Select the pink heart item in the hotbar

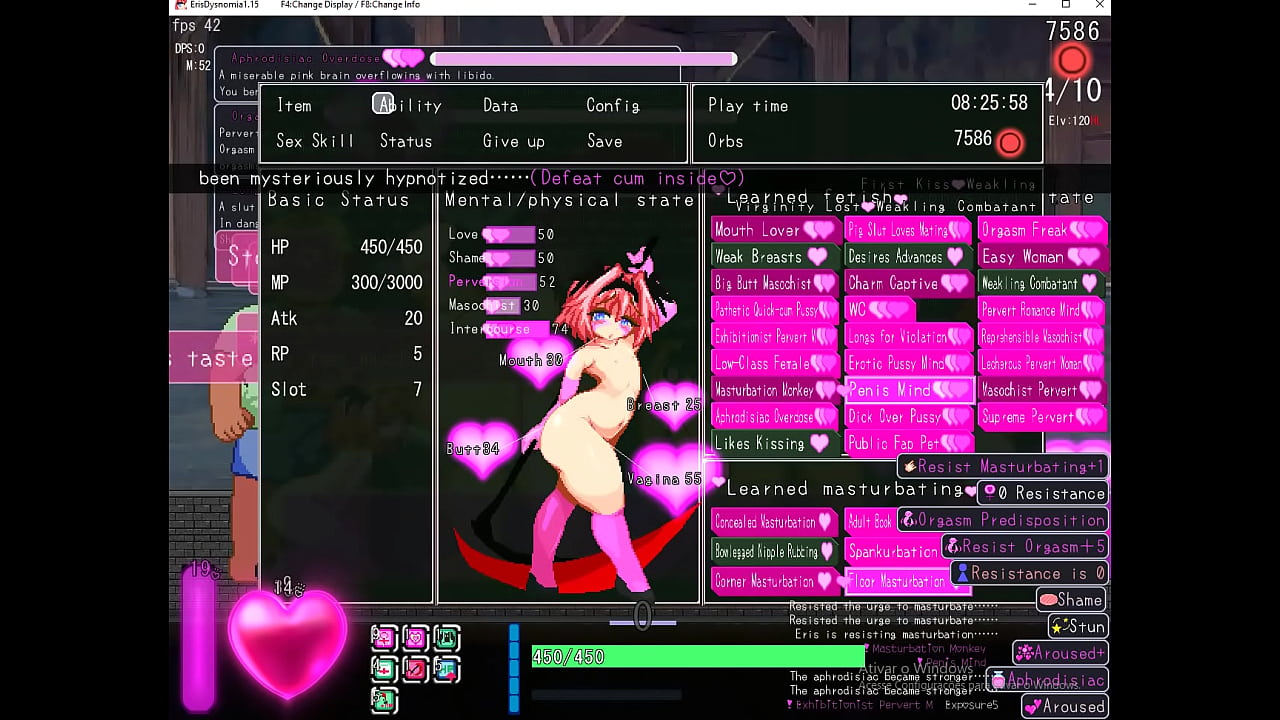tap(415, 638)
